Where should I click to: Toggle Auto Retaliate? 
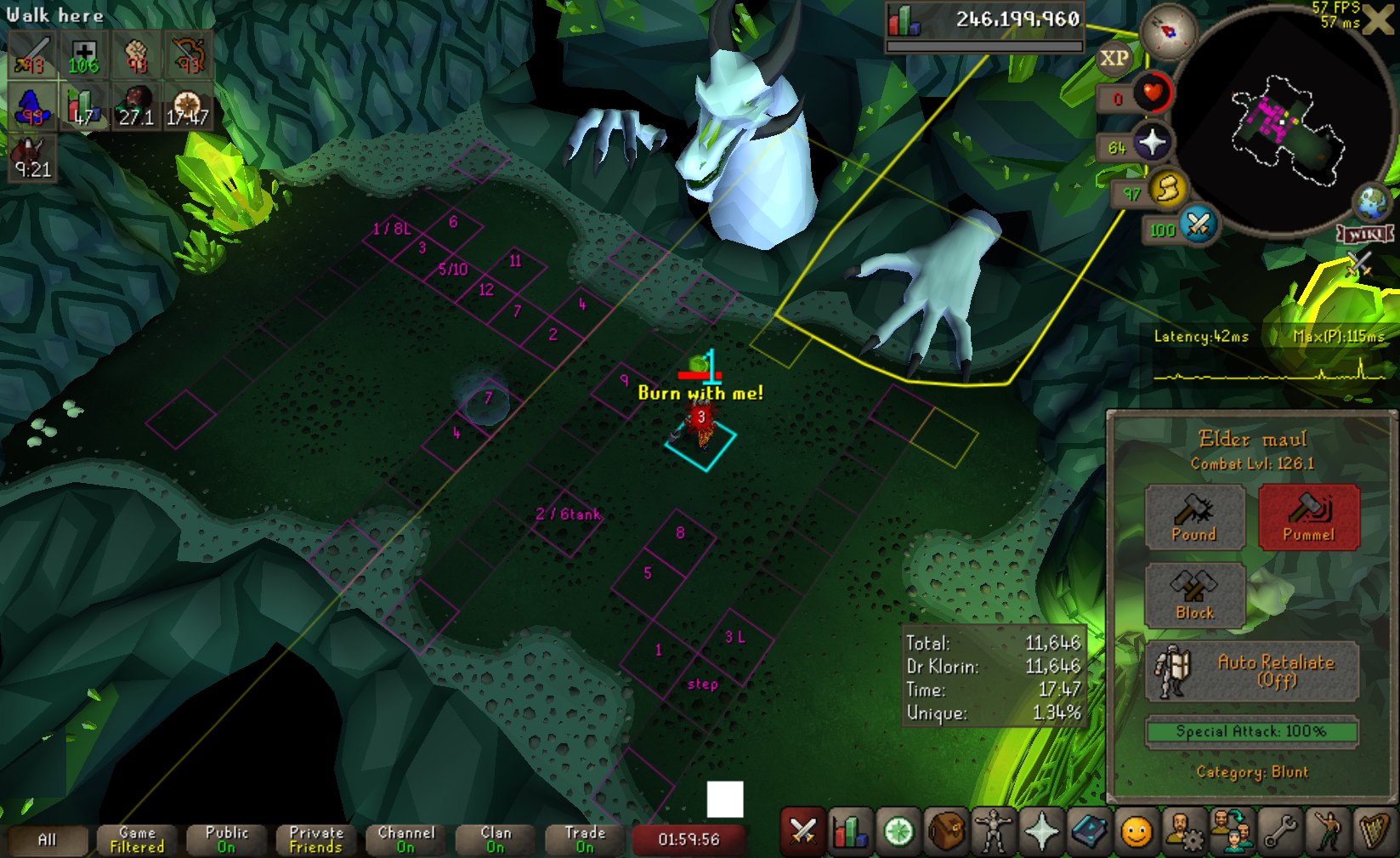(x=1252, y=671)
